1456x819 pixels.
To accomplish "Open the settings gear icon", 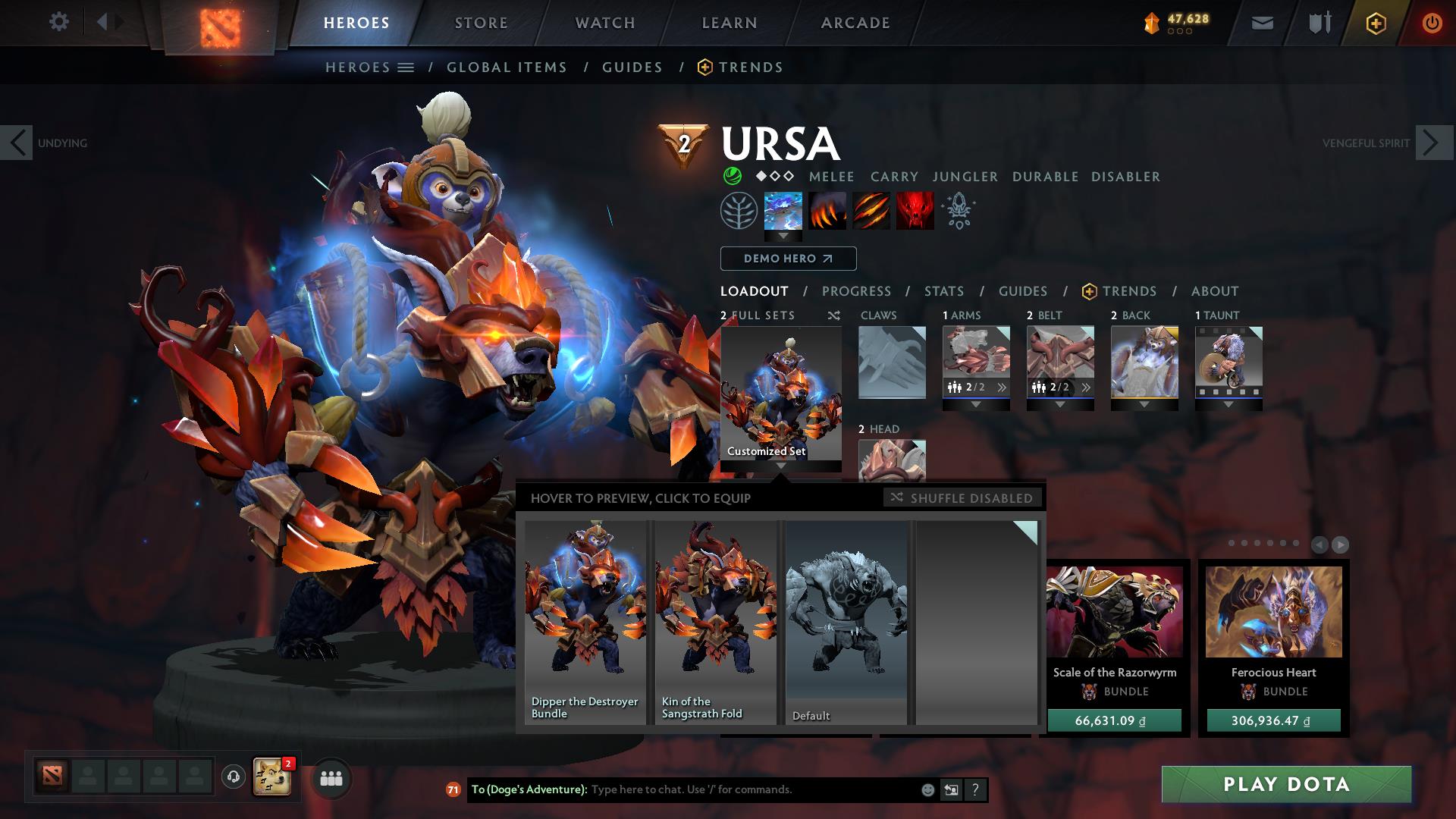I will tap(59, 22).
